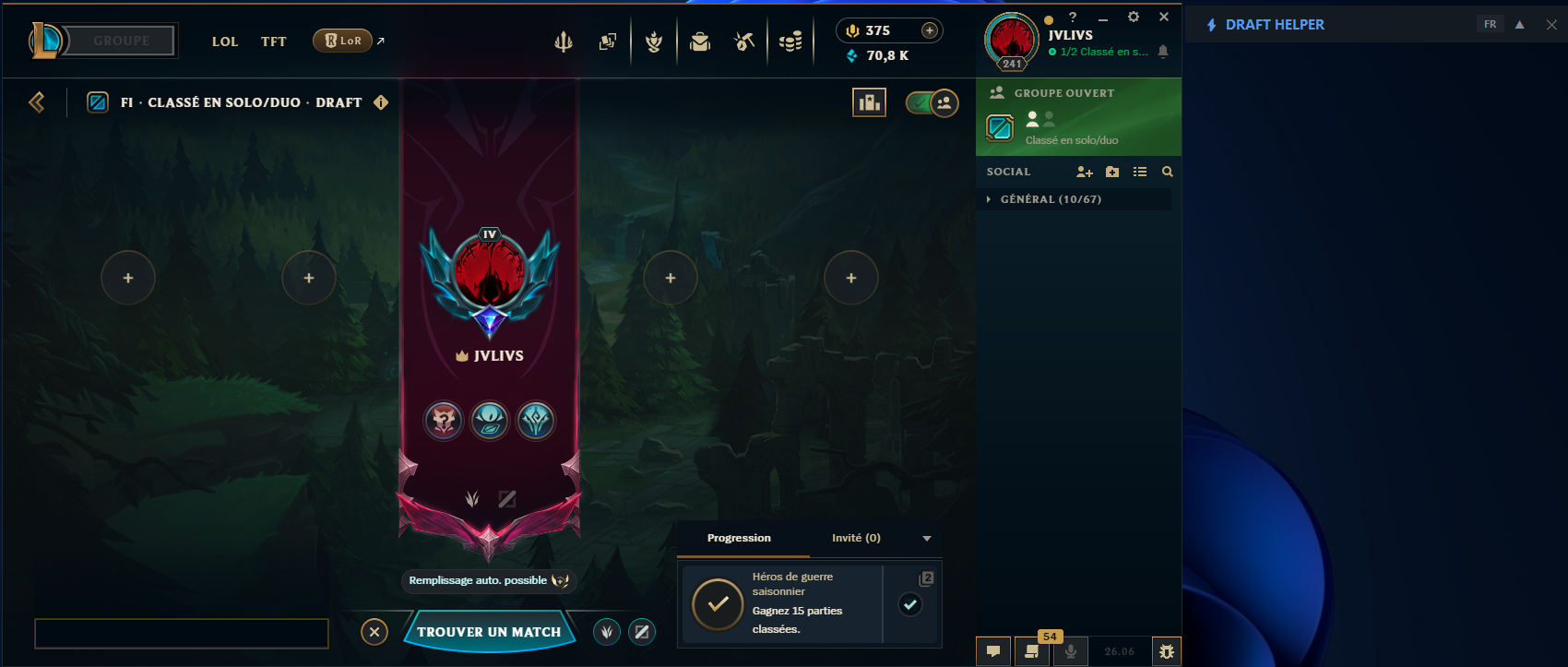Switch to the Invité (0) tab

856,538
